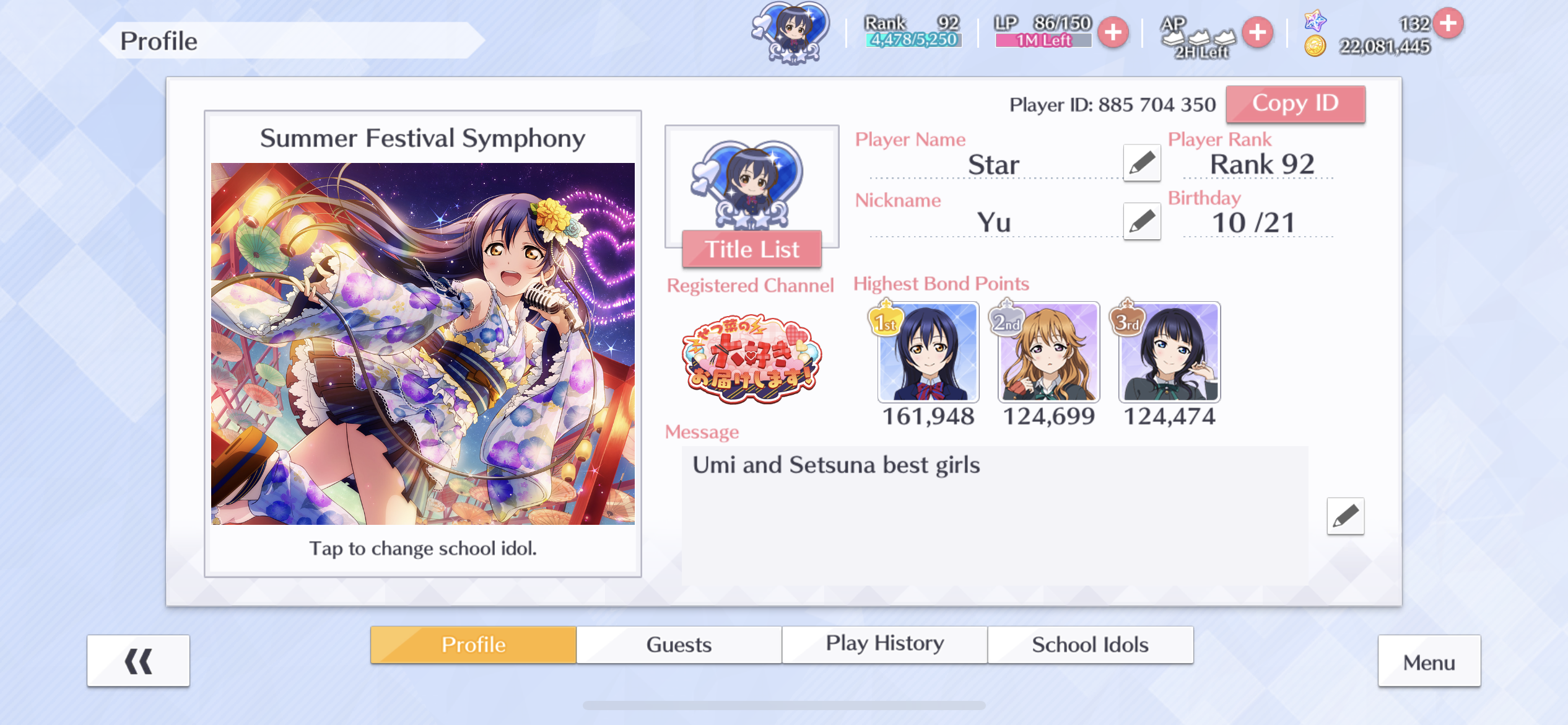This screenshot has width=1568, height=725.
Task: Tap the title emblem in the top bar
Action: coord(792,32)
